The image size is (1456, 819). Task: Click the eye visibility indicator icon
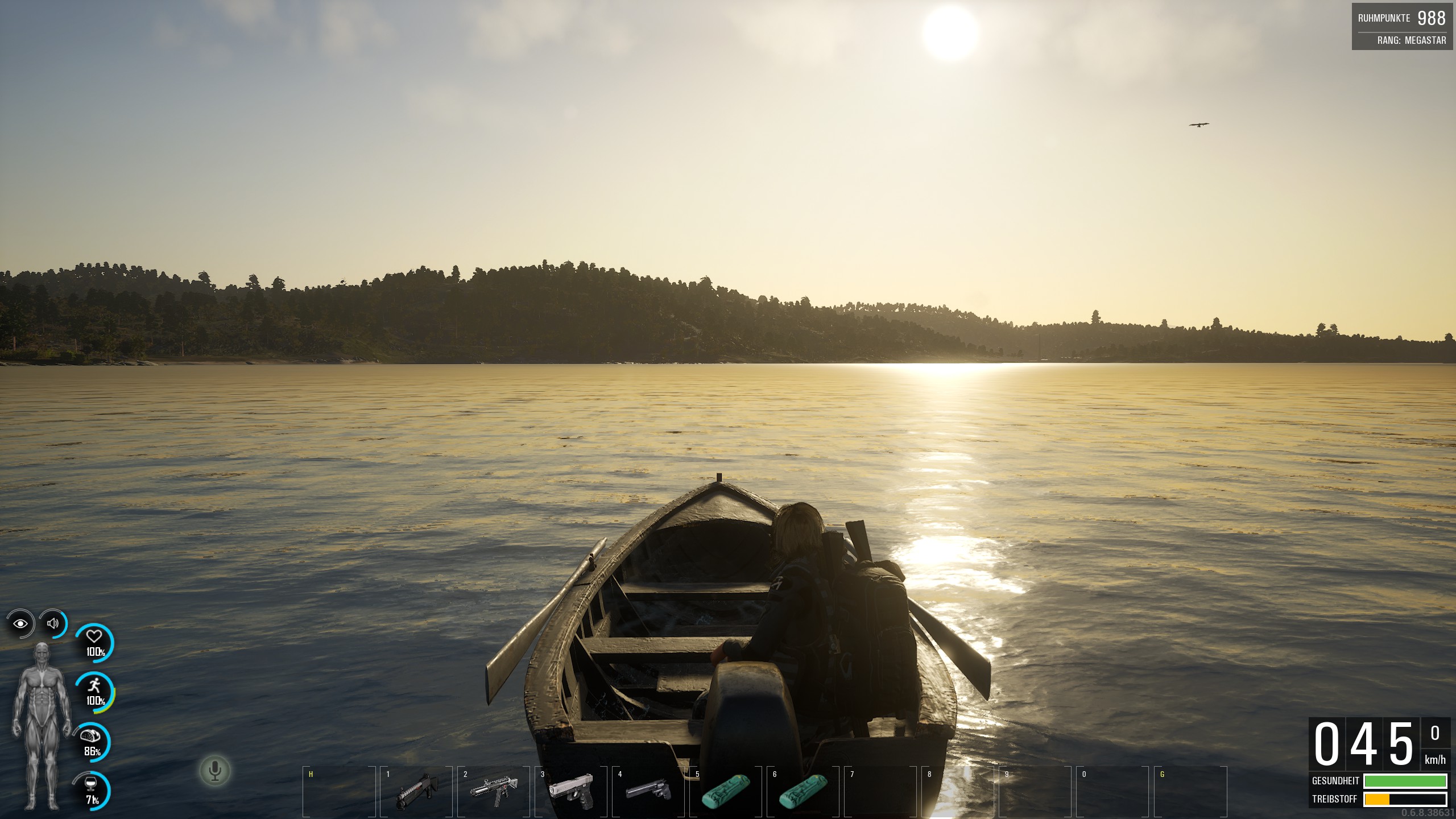point(20,624)
